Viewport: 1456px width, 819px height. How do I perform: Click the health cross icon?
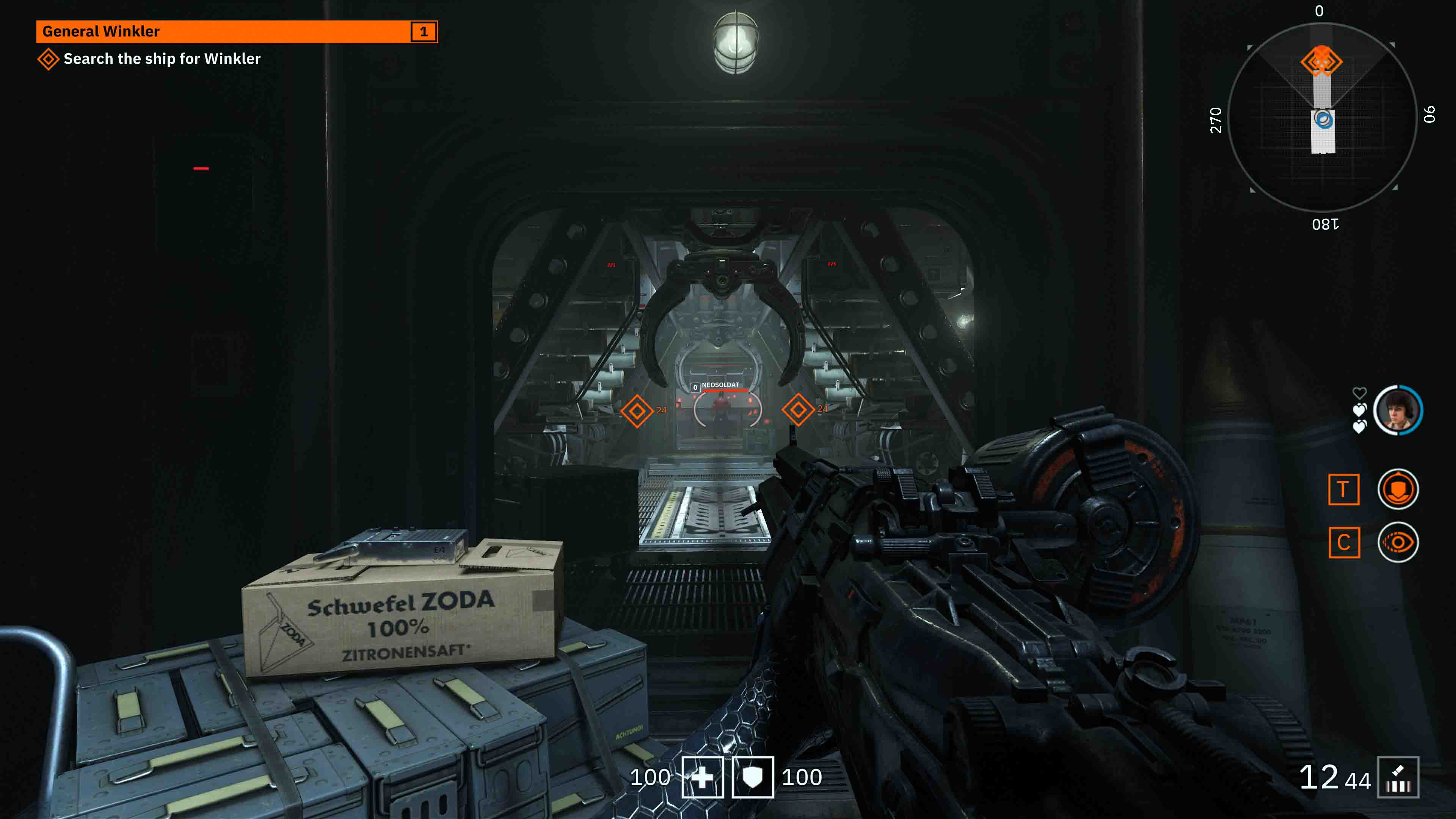tap(702, 777)
